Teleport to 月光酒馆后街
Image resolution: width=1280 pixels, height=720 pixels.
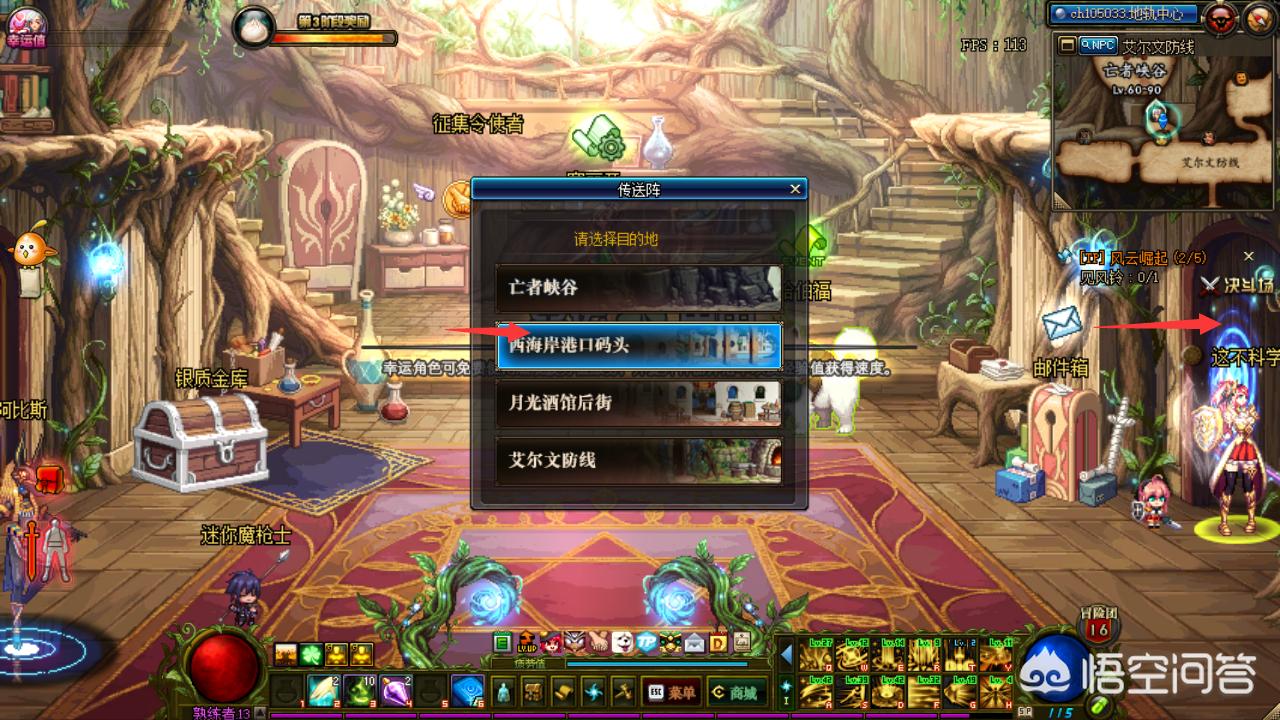pyautogui.click(x=638, y=403)
